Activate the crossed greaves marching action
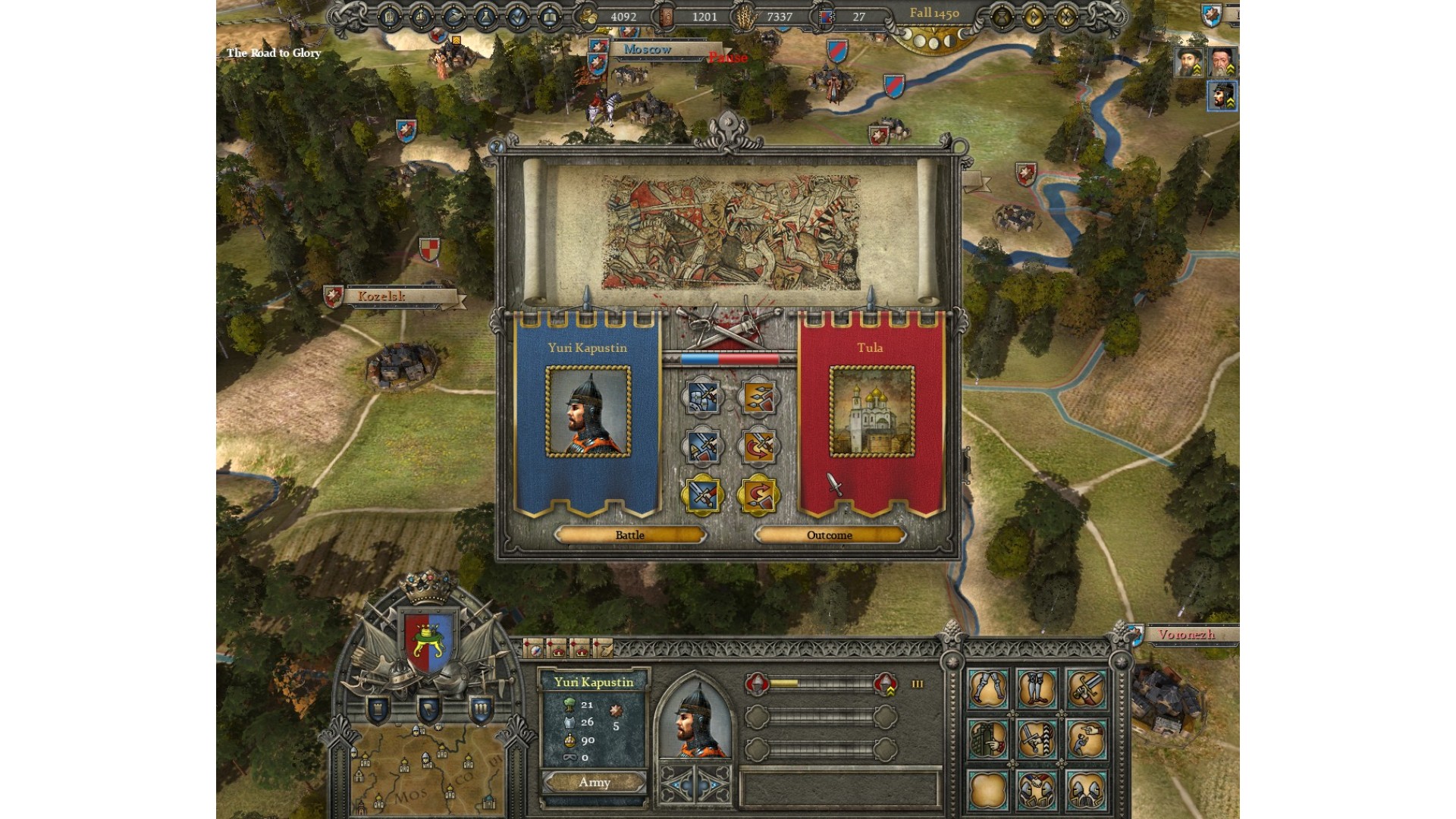The height and width of the screenshot is (819, 1456). (988, 689)
